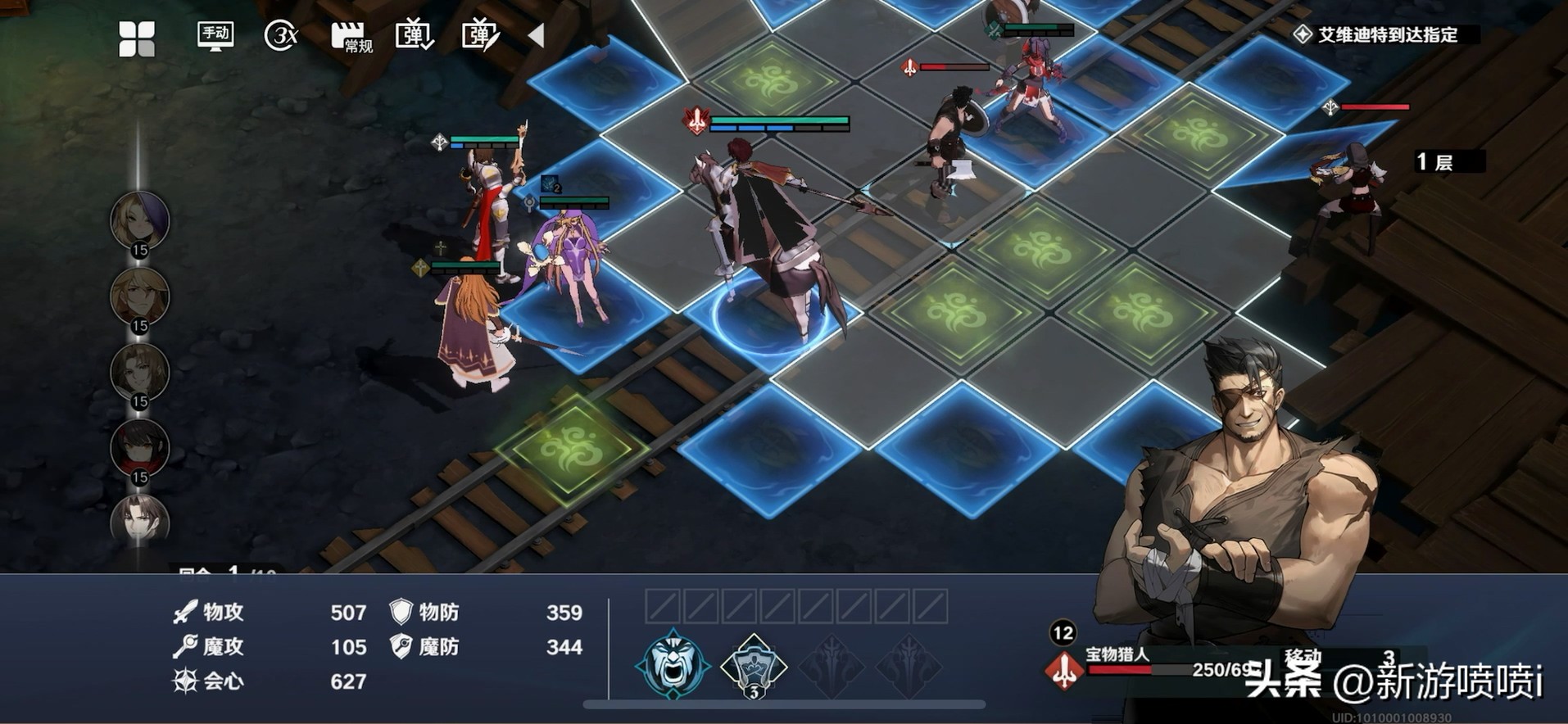Switch the 常规 clapperboard animation mode
Viewport: 1568px width, 724px height.
[x=351, y=37]
